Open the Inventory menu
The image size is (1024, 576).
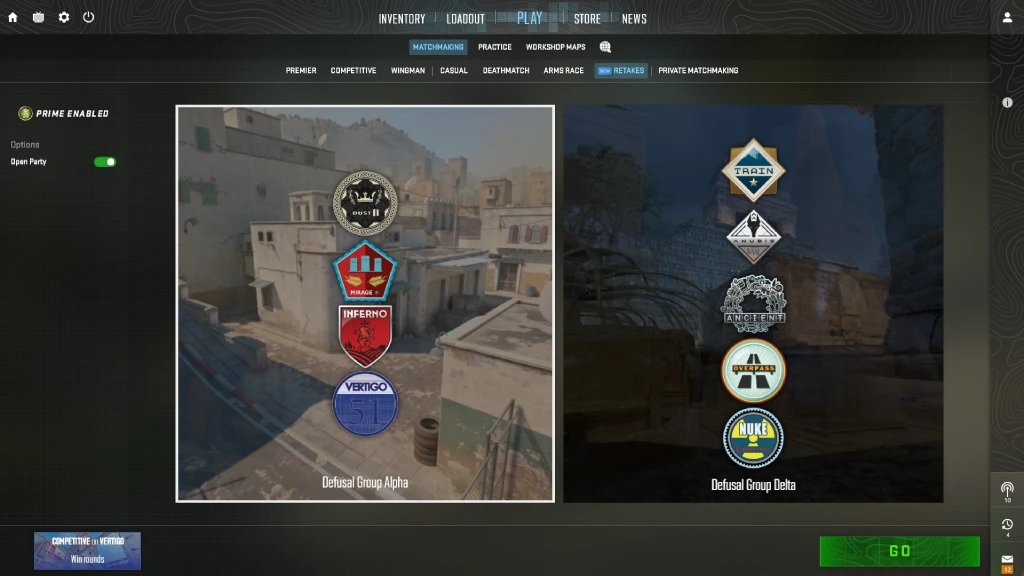tap(401, 19)
